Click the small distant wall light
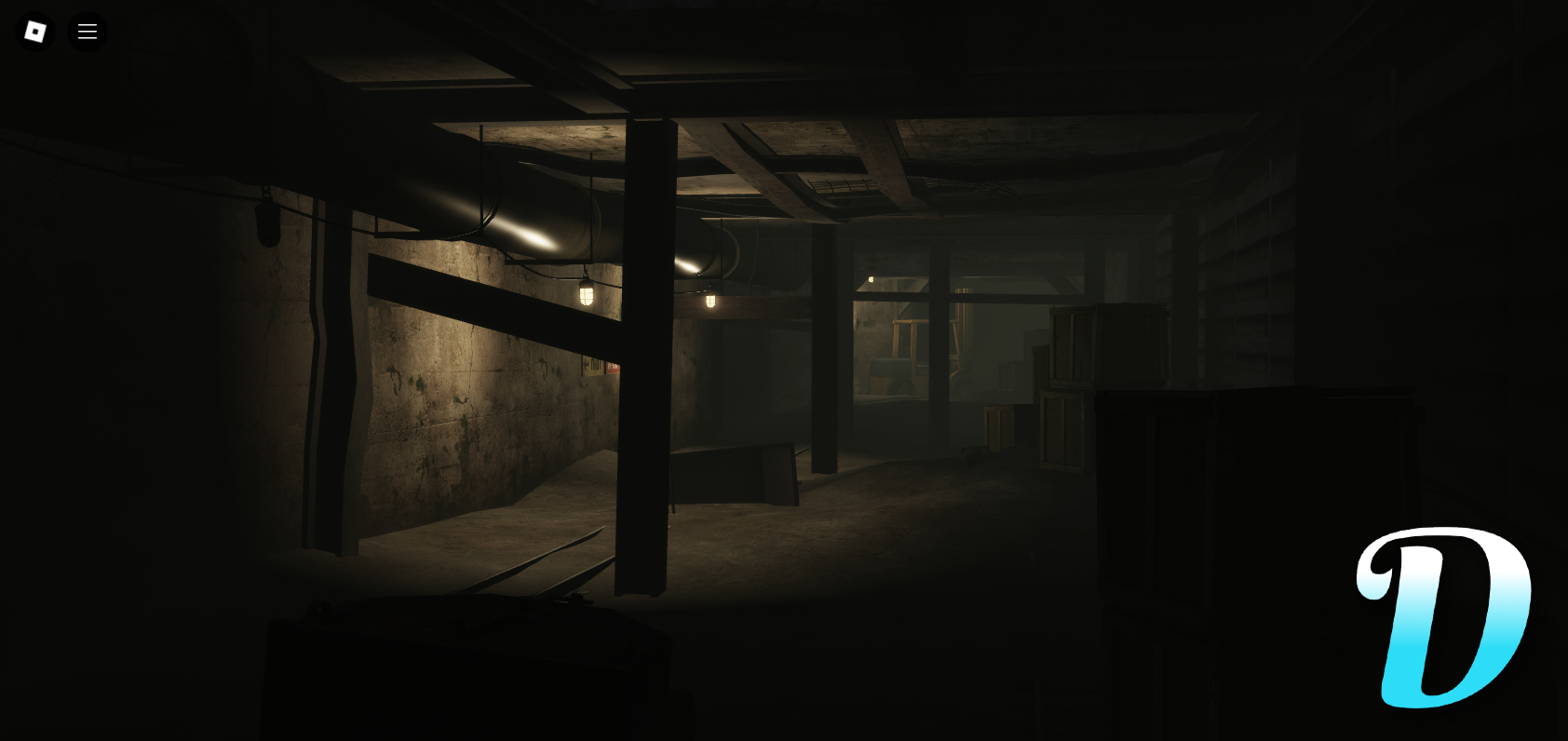 coord(871,278)
